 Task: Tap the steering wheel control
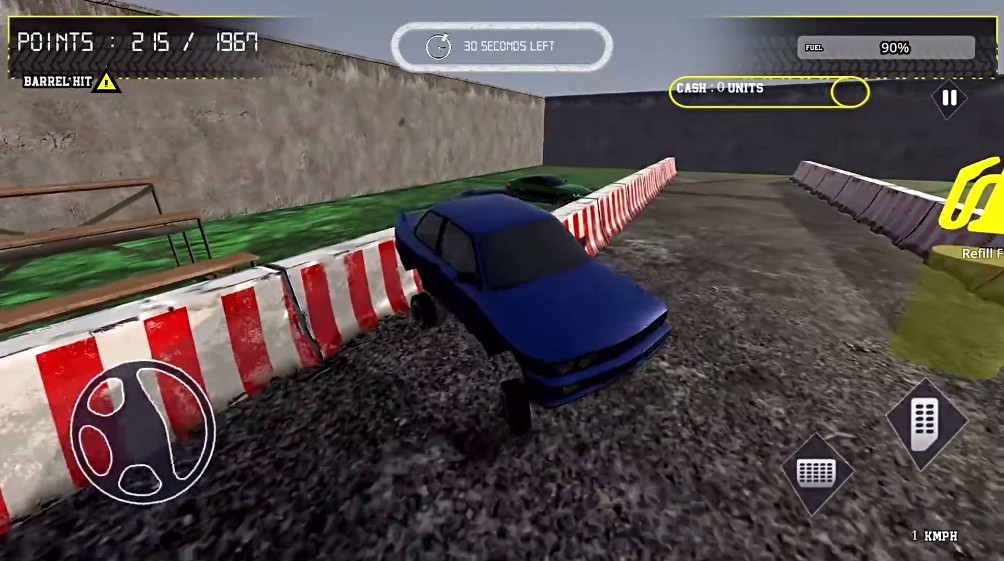143,431
